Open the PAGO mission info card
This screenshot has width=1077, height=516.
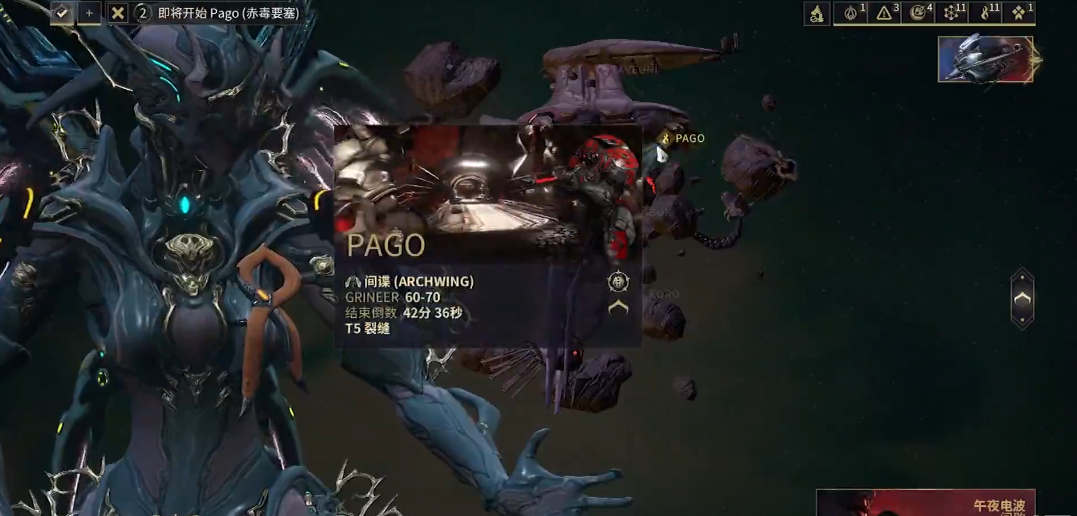pos(487,236)
